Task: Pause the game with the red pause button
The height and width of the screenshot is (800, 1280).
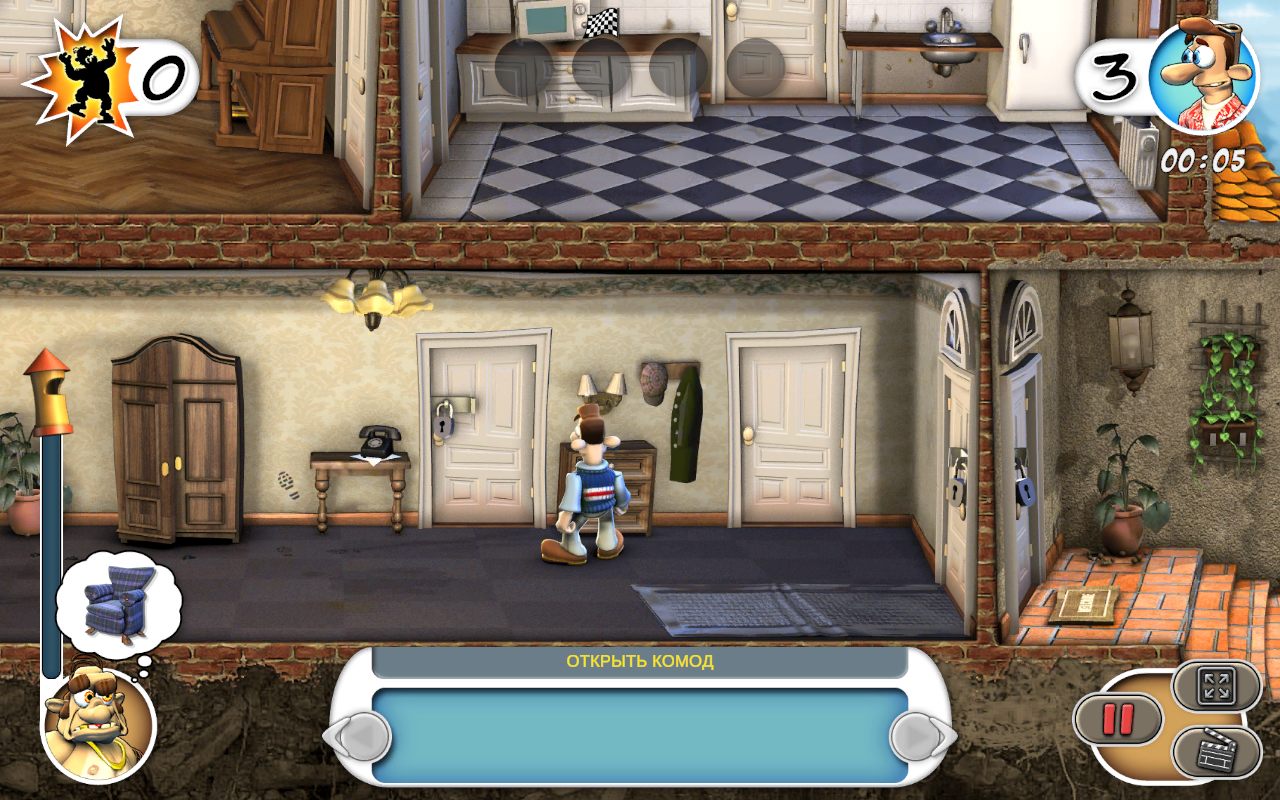Action: coord(1117,718)
